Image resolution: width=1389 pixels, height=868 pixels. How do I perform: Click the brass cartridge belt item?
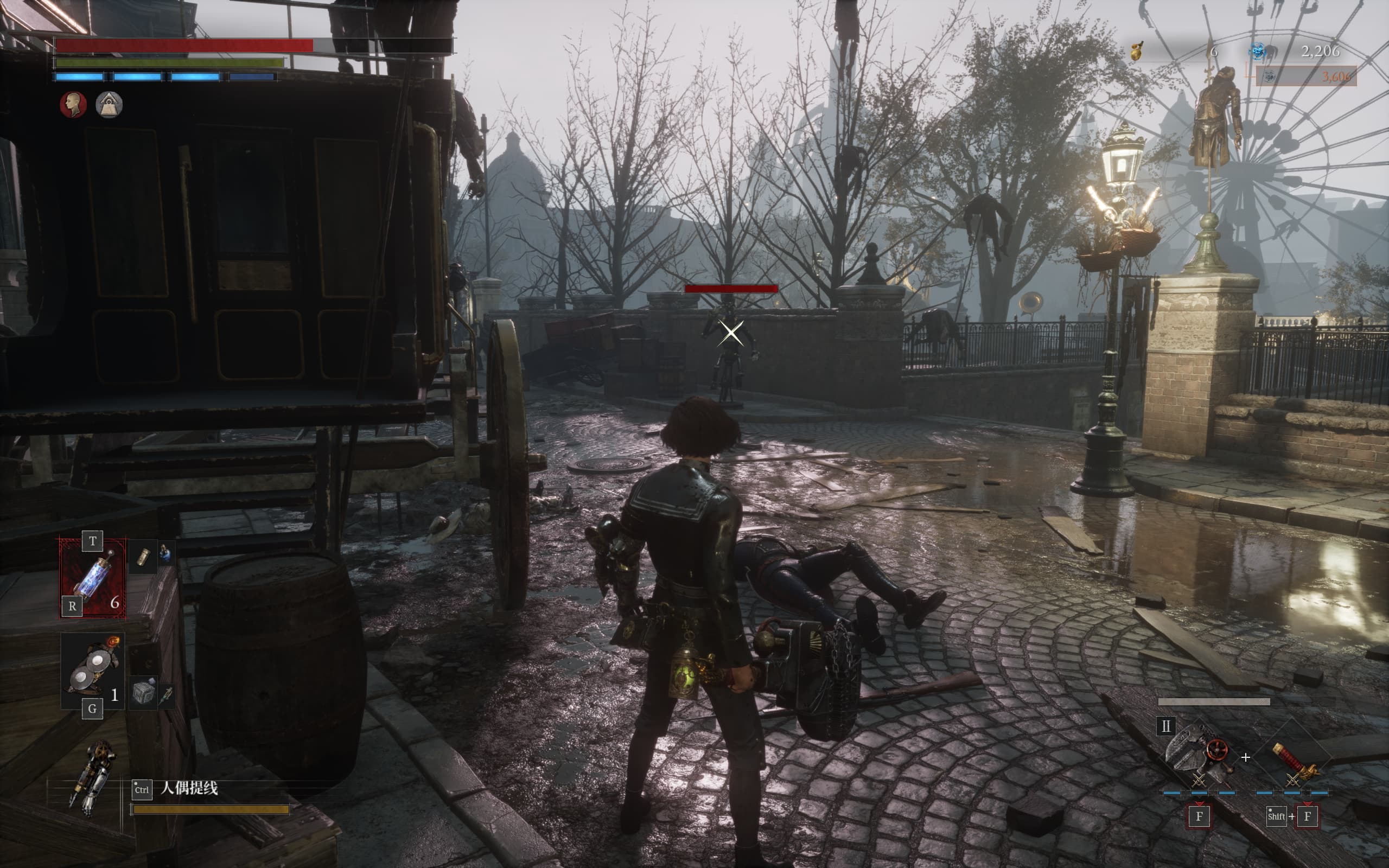[x=143, y=556]
